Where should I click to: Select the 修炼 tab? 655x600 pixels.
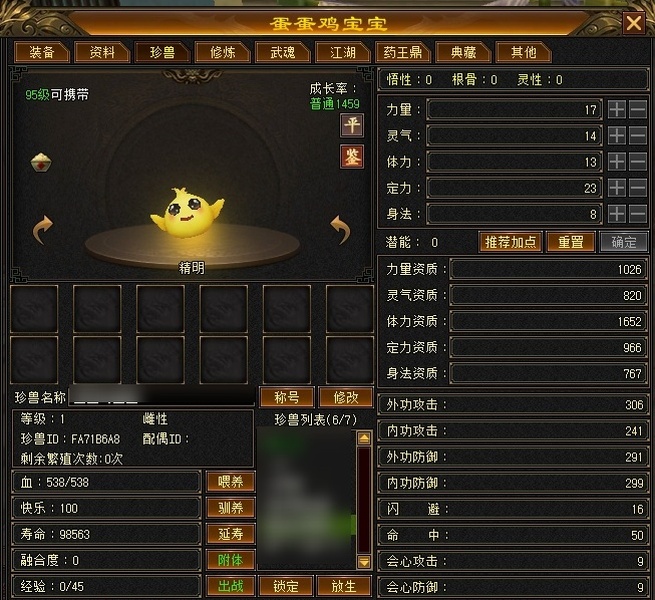(216, 52)
